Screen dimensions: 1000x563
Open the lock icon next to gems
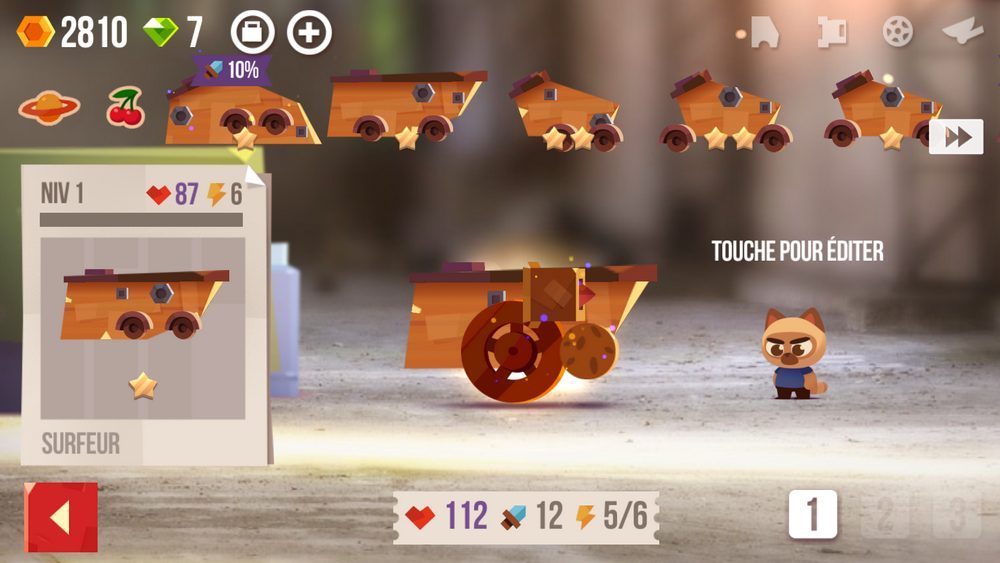click(252, 33)
